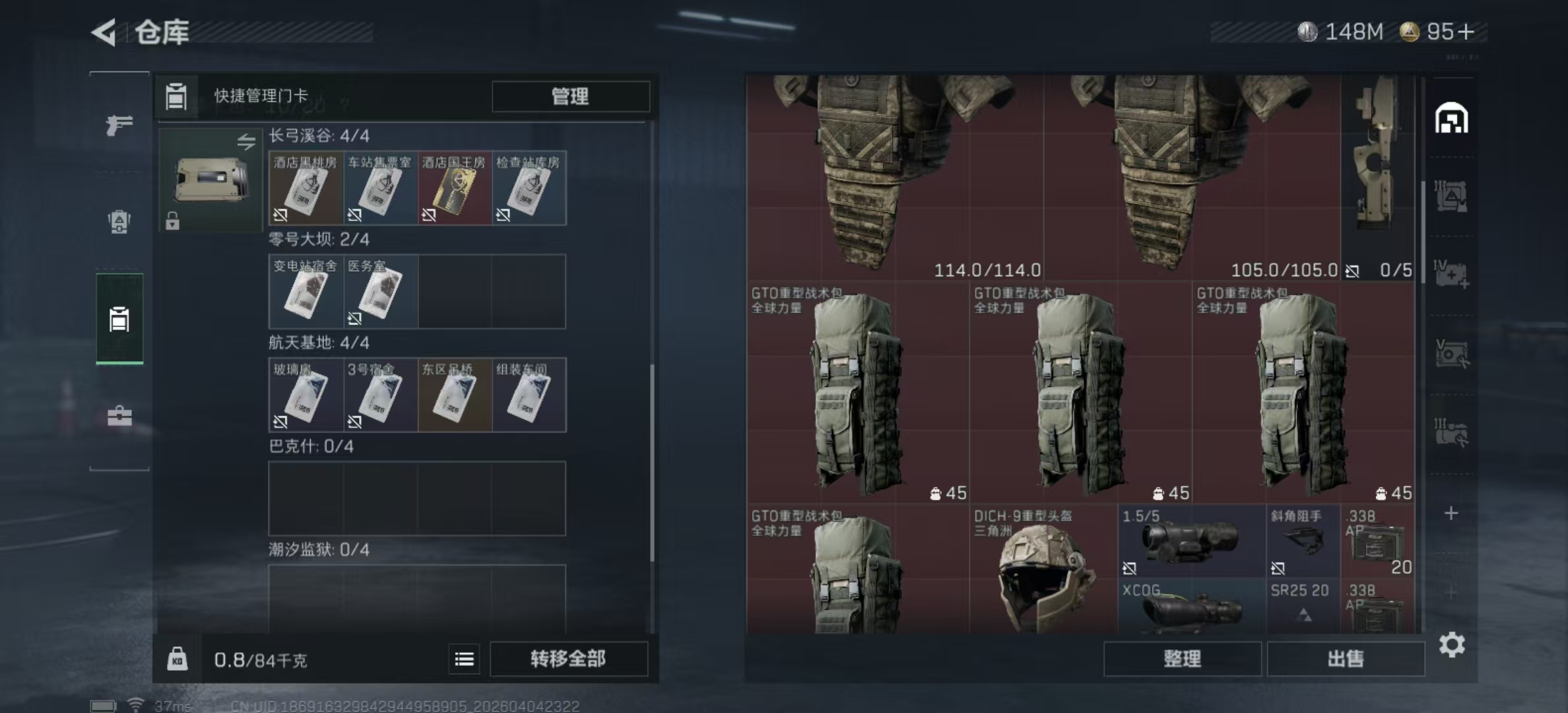Select the 斜角阻手 foregrip item
This screenshot has width=1568, height=713.
tap(1303, 541)
